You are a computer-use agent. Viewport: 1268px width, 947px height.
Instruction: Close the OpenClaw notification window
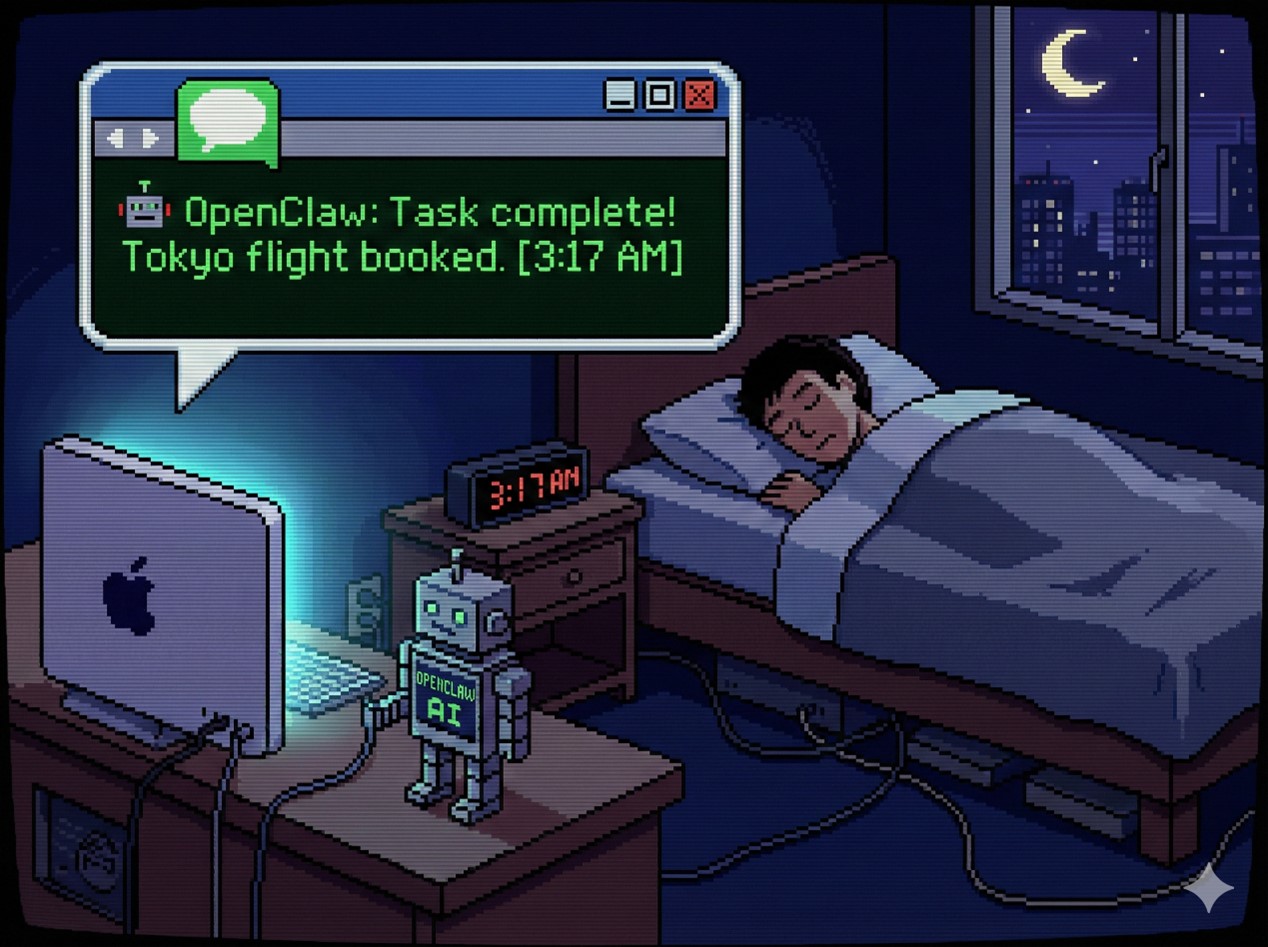point(700,95)
